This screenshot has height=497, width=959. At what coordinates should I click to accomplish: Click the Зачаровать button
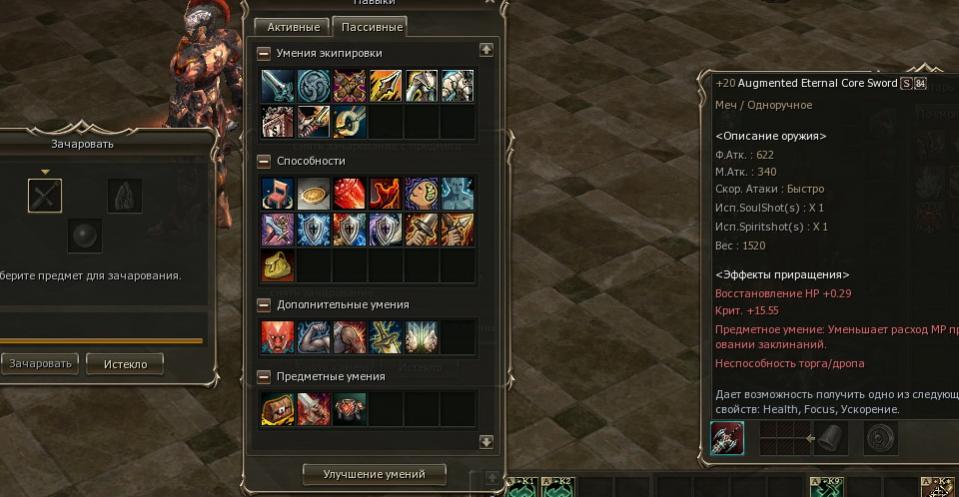[41, 363]
